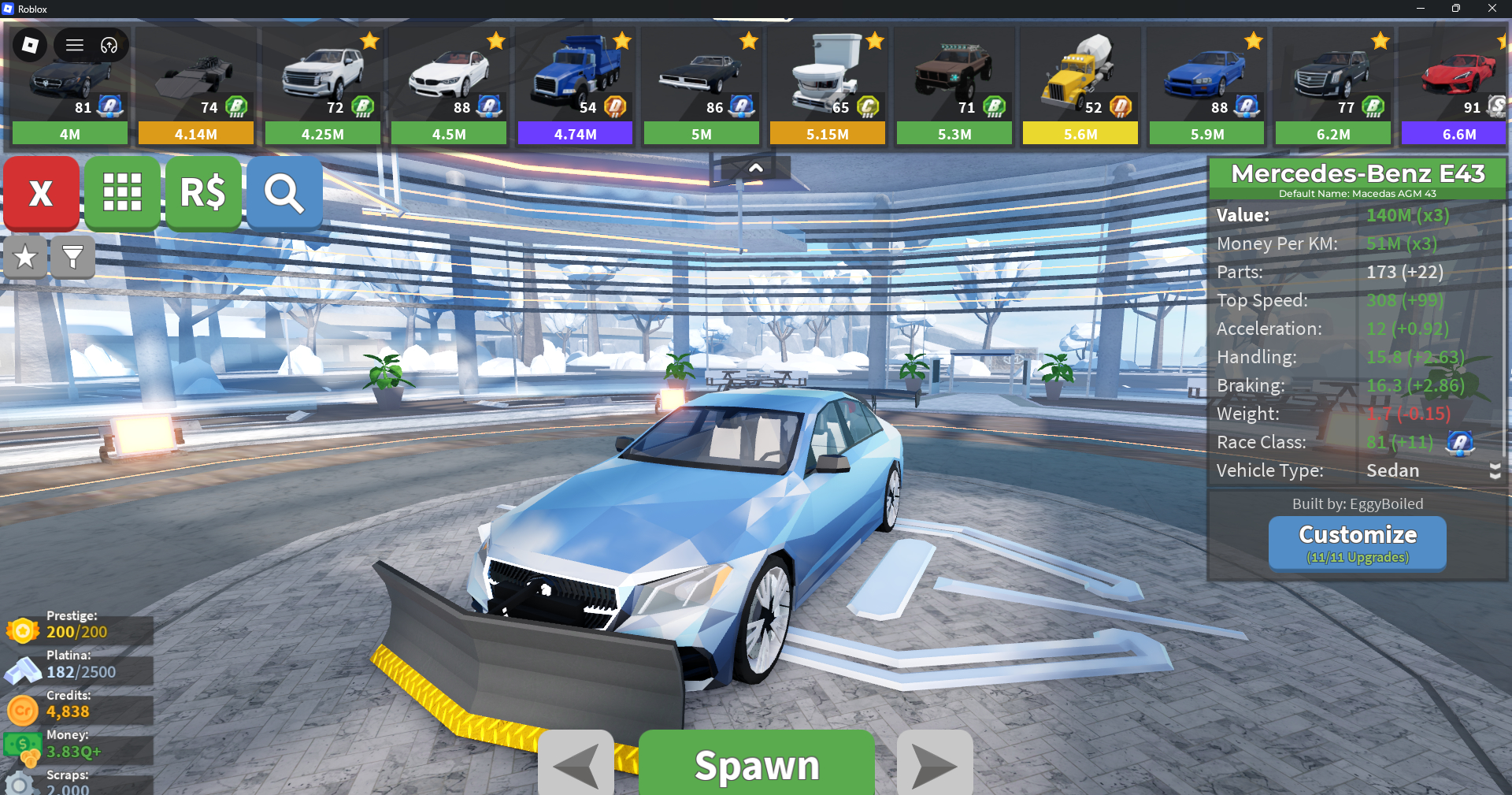Open the R$ Robux shop

(203, 193)
